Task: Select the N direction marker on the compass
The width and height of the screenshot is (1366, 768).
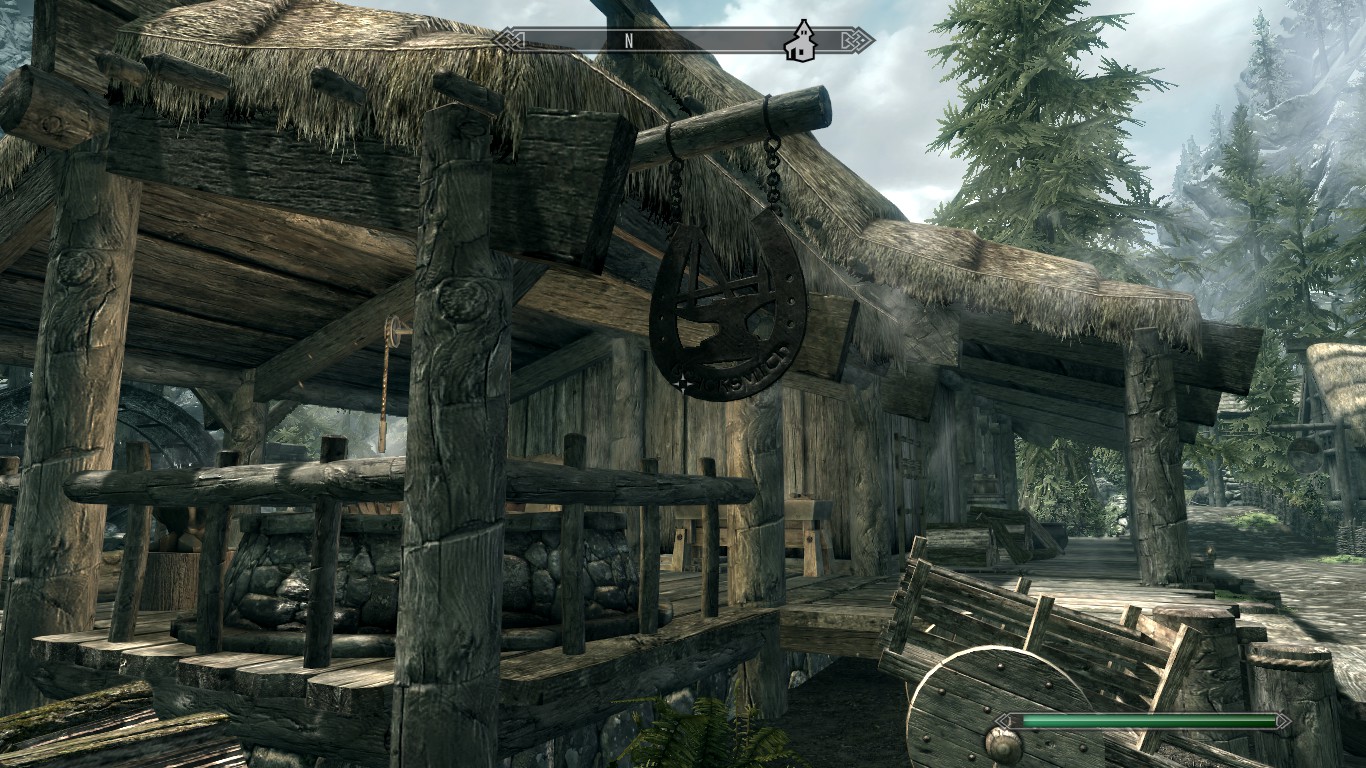Action: point(629,41)
